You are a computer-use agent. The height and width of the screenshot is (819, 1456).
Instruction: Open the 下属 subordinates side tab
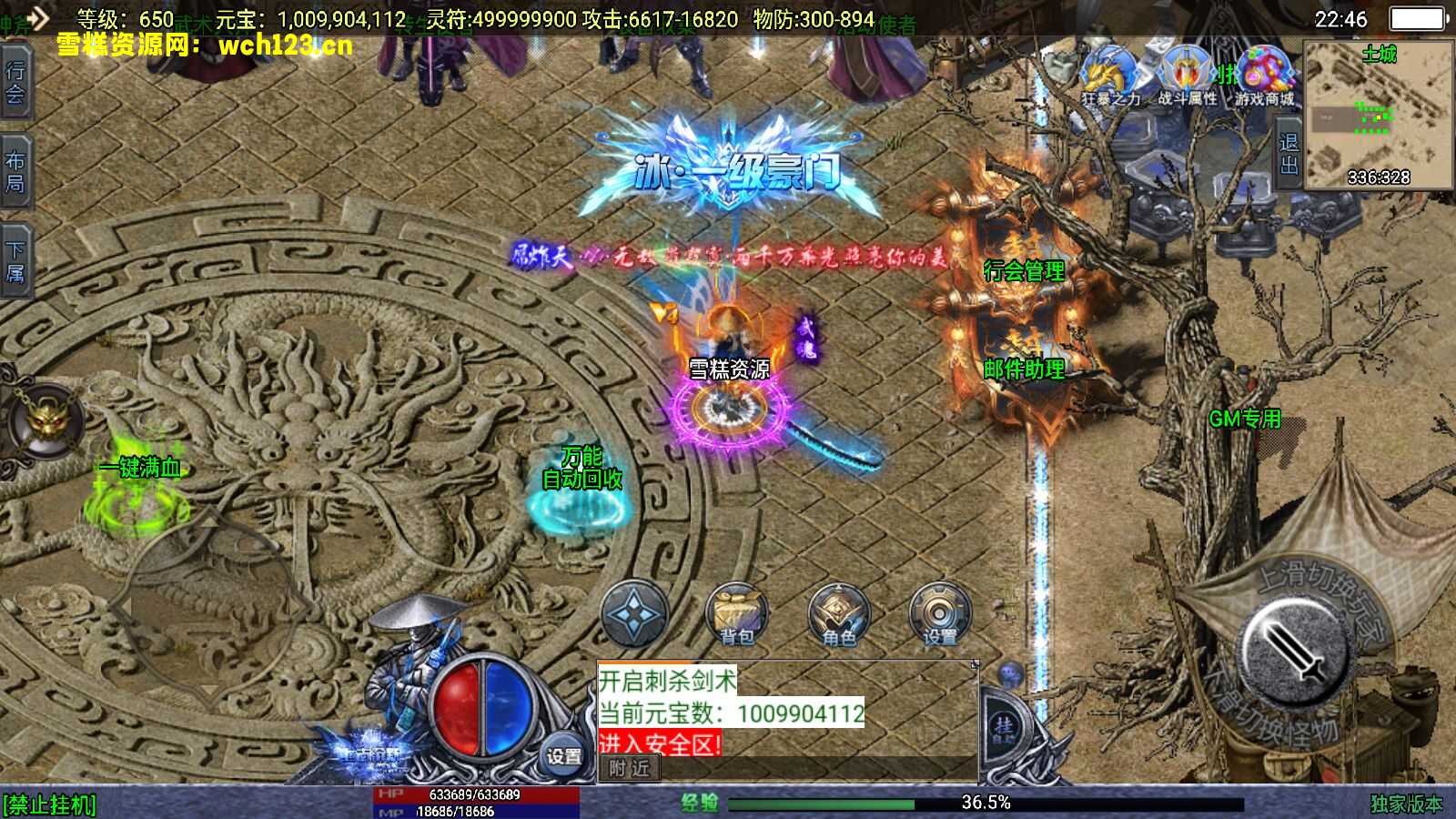(x=15, y=261)
